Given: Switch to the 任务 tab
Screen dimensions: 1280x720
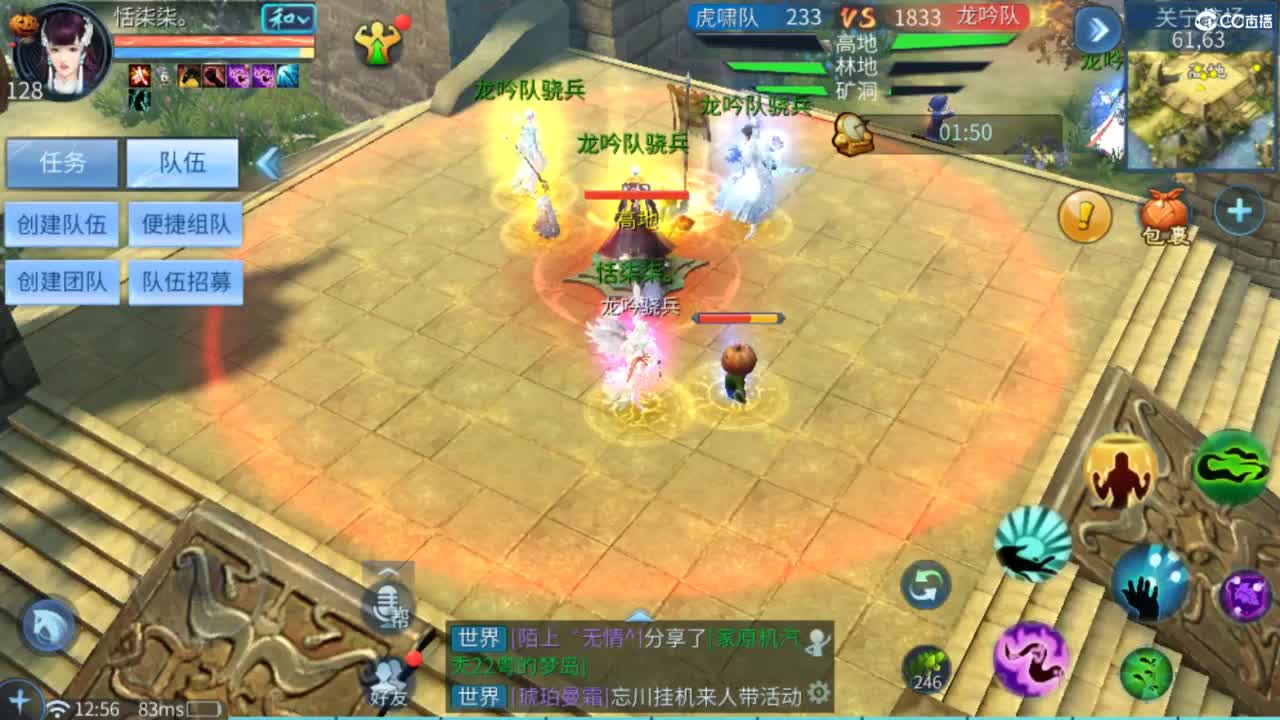Looking at the screenshot, I should tap(62, 164).
